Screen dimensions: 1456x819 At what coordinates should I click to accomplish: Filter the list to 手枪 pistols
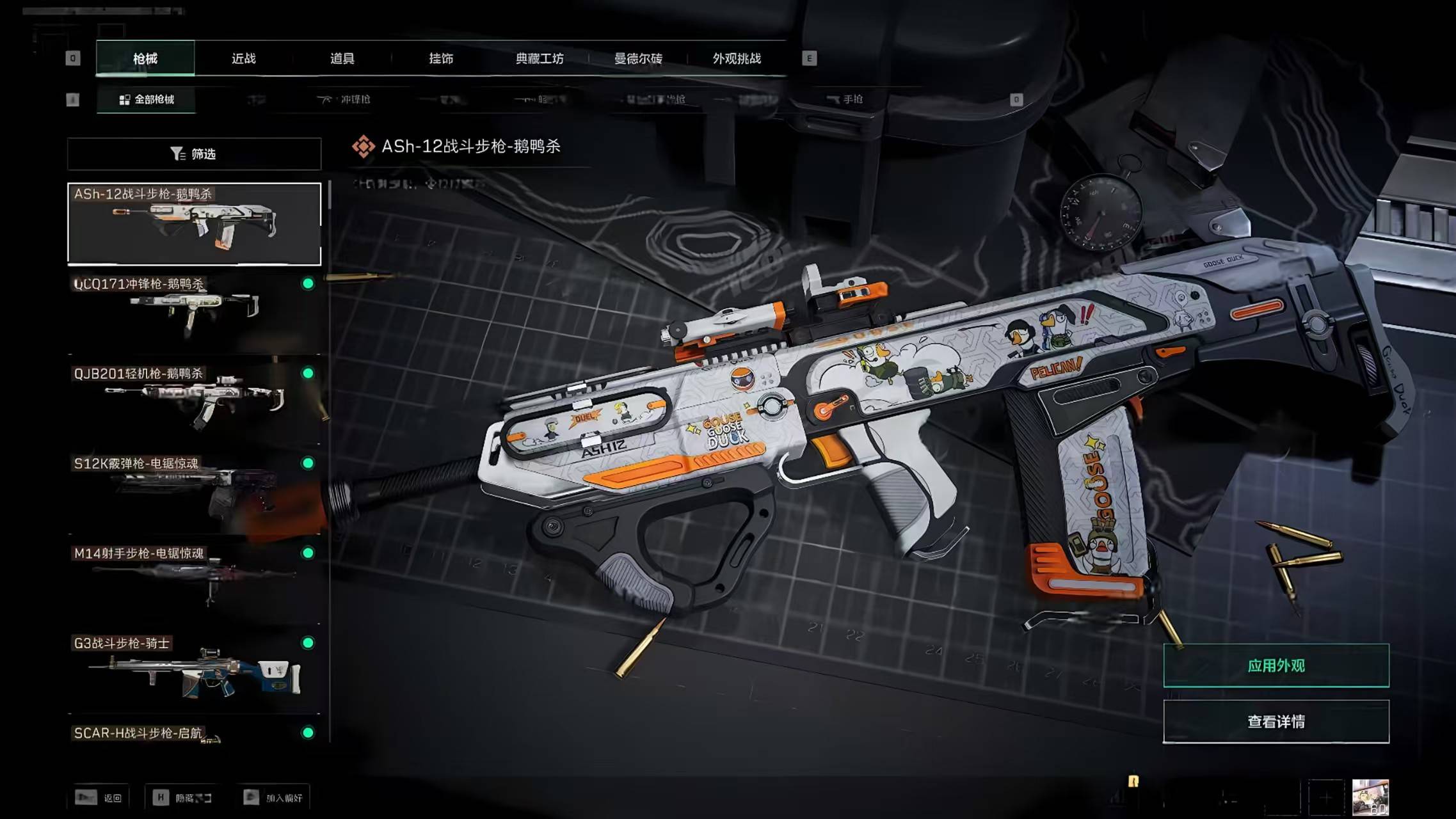click(845, 100)
